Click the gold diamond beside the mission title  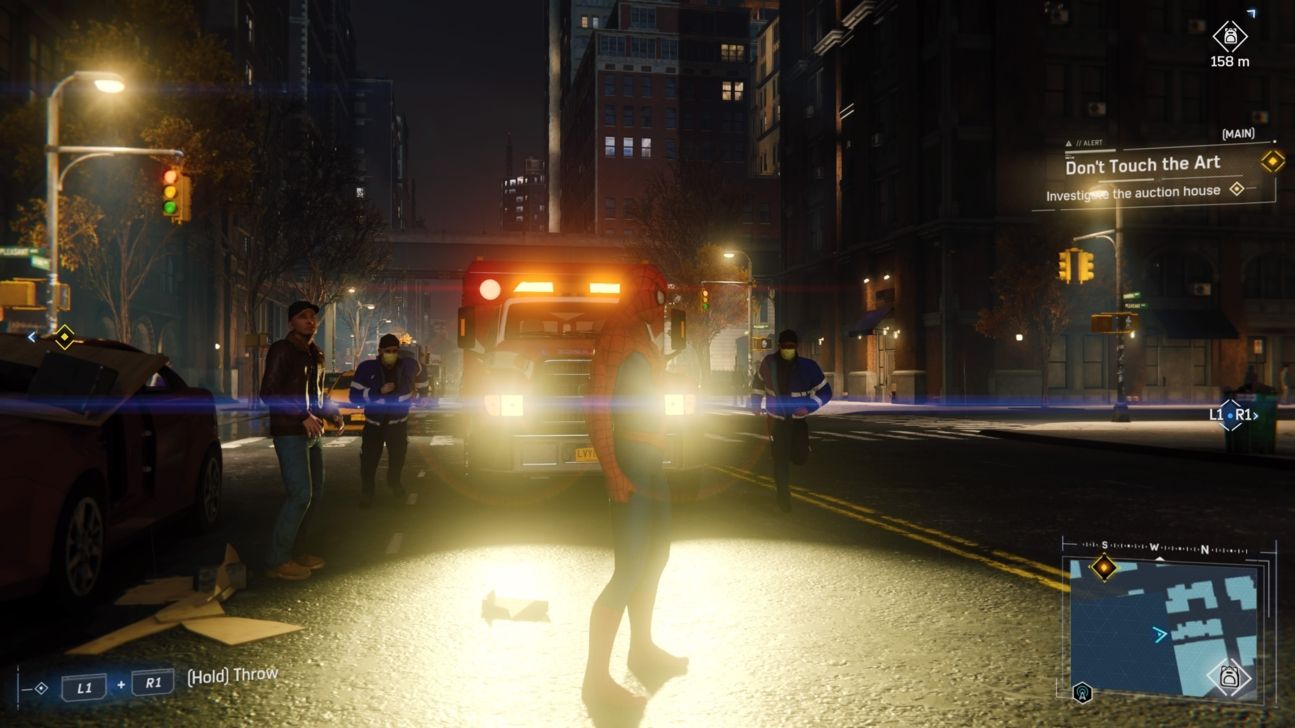(x=1271, y=163)
